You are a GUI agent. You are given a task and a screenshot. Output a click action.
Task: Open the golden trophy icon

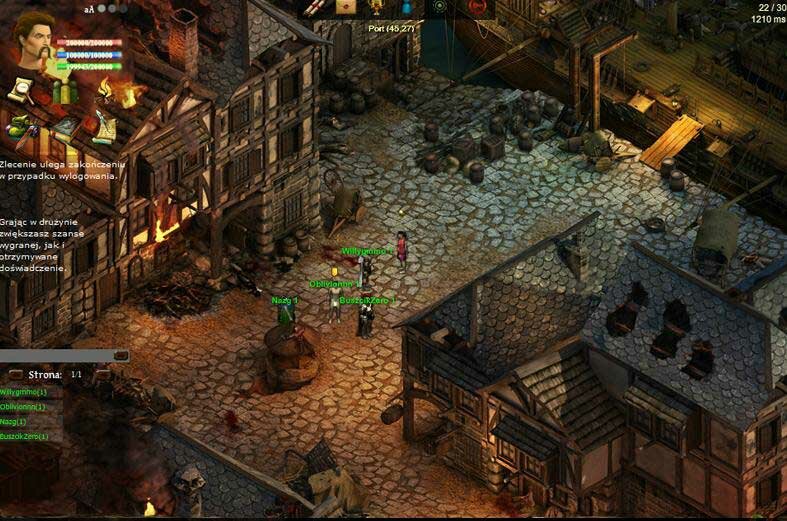pyautogui.click(x=376, y=7)
